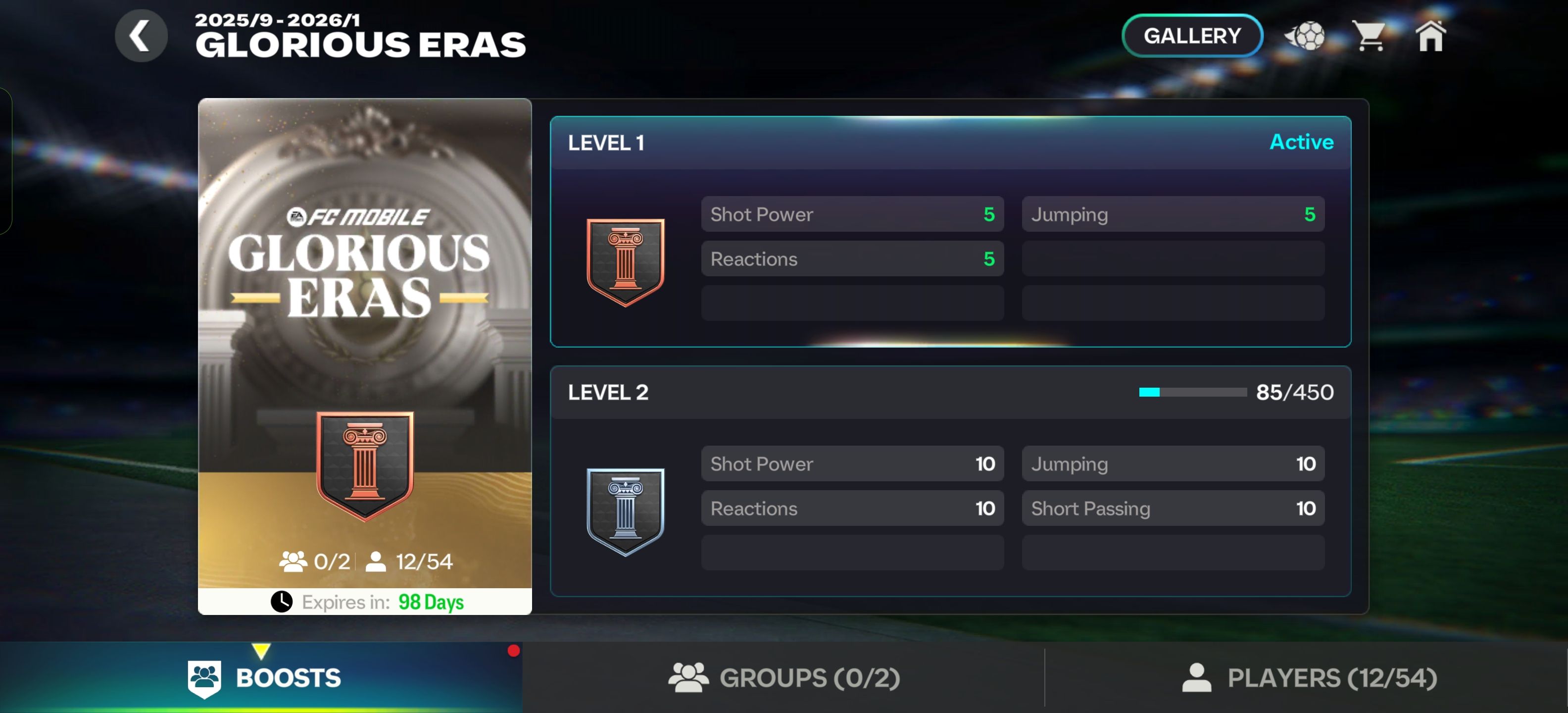
Task: Go back using the arrow button
Action: coord(141,36)
